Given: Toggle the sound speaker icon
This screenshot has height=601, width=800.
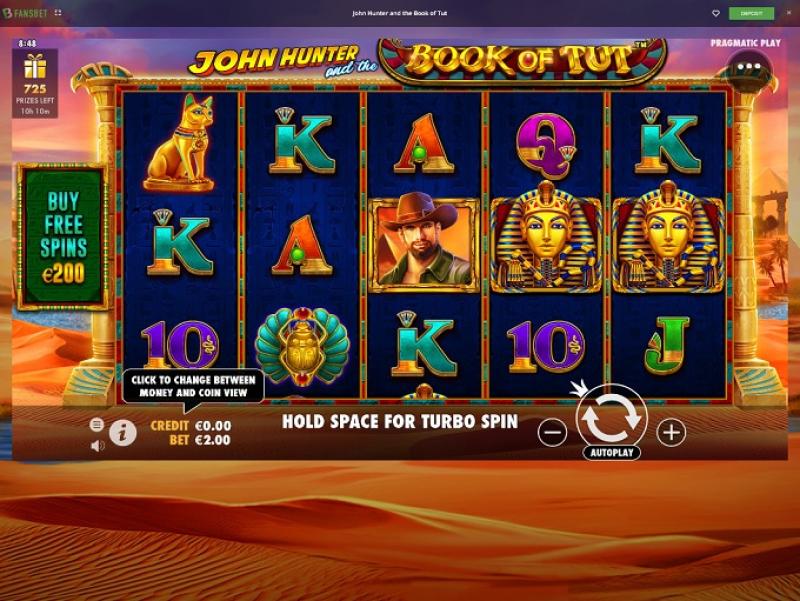Looking at the screenshot, I should pos(97,445).
